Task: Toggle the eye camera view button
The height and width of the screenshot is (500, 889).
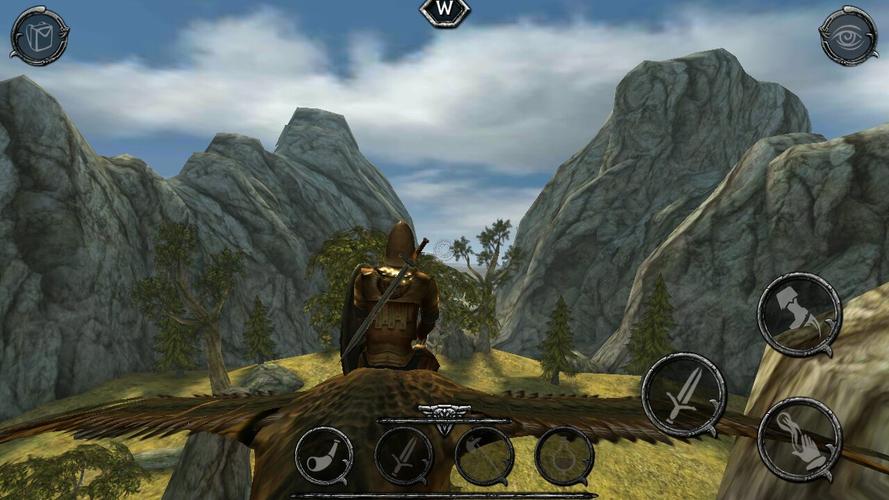Action: coord(848,35)
